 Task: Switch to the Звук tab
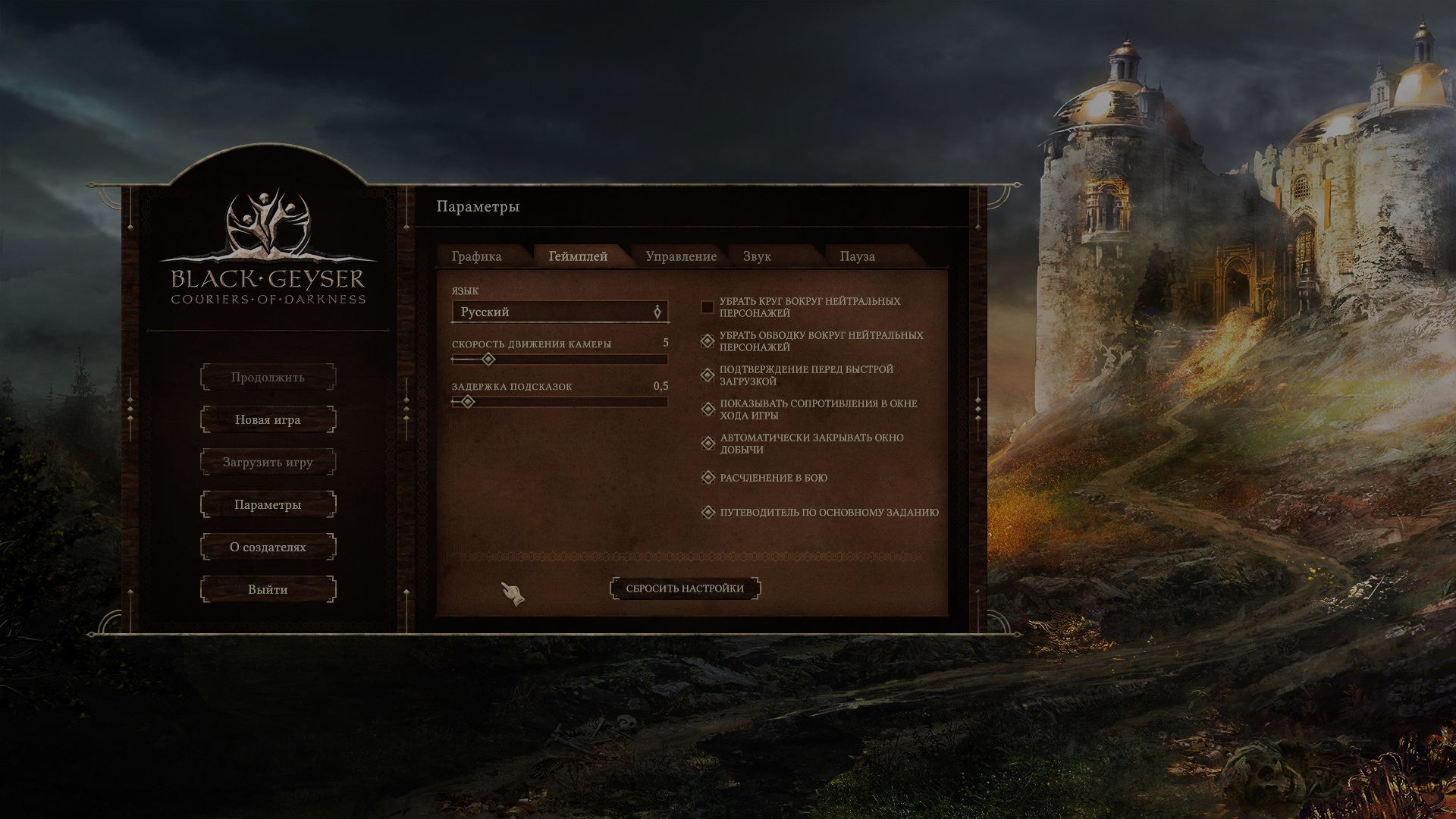pyautogui.click(x=757, y=256)
